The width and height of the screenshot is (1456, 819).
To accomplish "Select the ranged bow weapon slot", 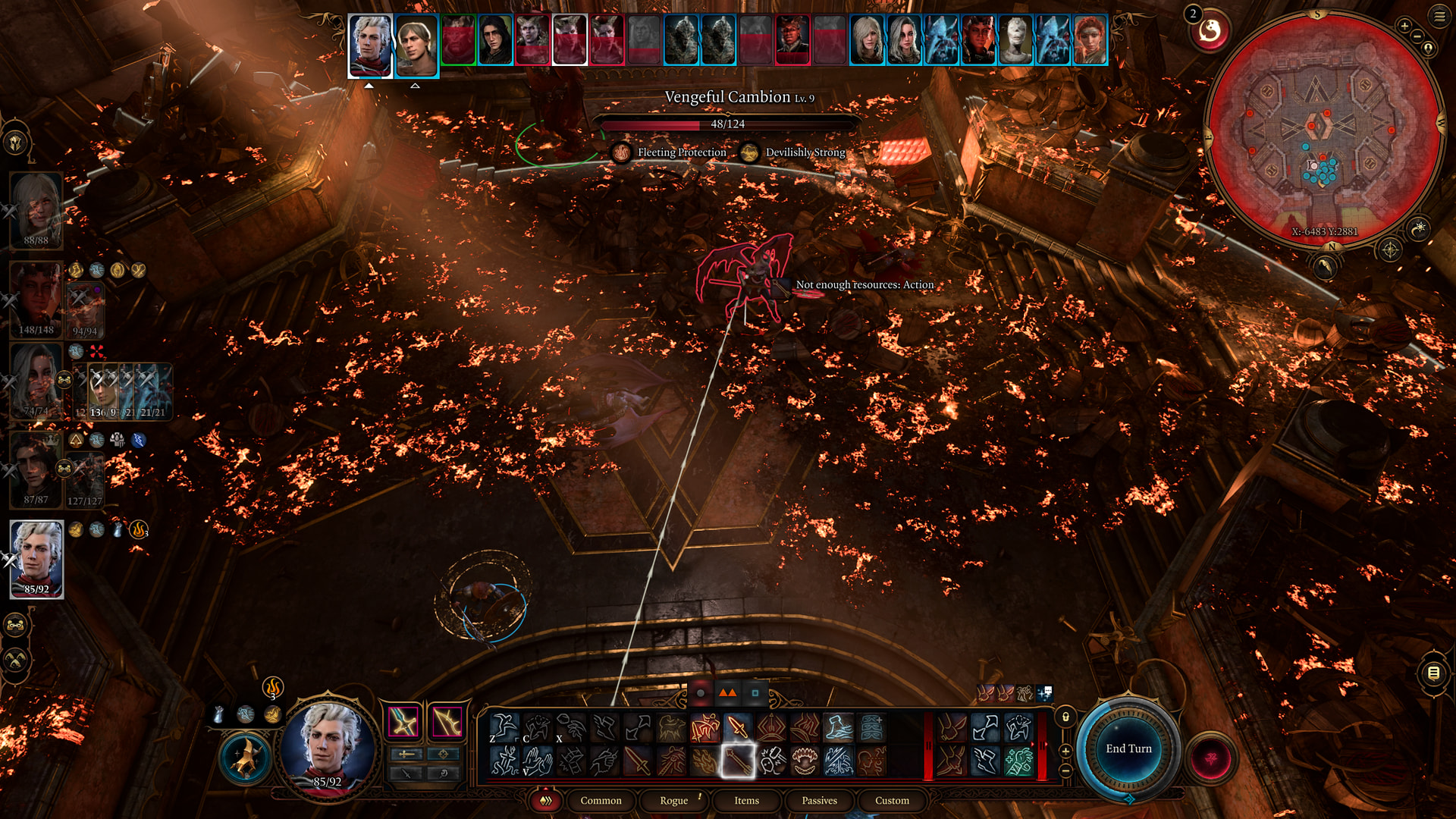I will 447,721.
